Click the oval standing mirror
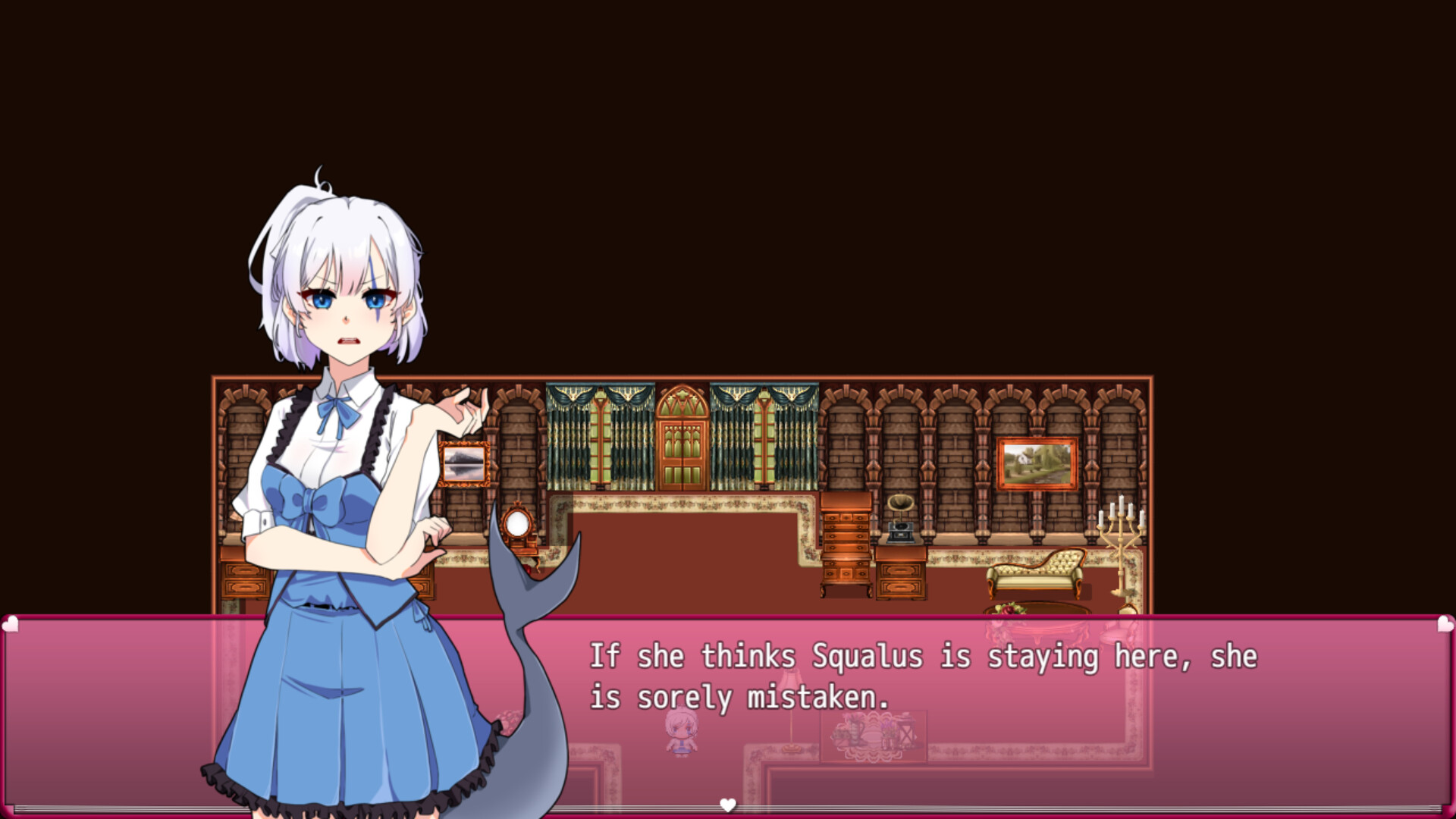The width and height of the screenshot is (1456, 819). [516, 523]
